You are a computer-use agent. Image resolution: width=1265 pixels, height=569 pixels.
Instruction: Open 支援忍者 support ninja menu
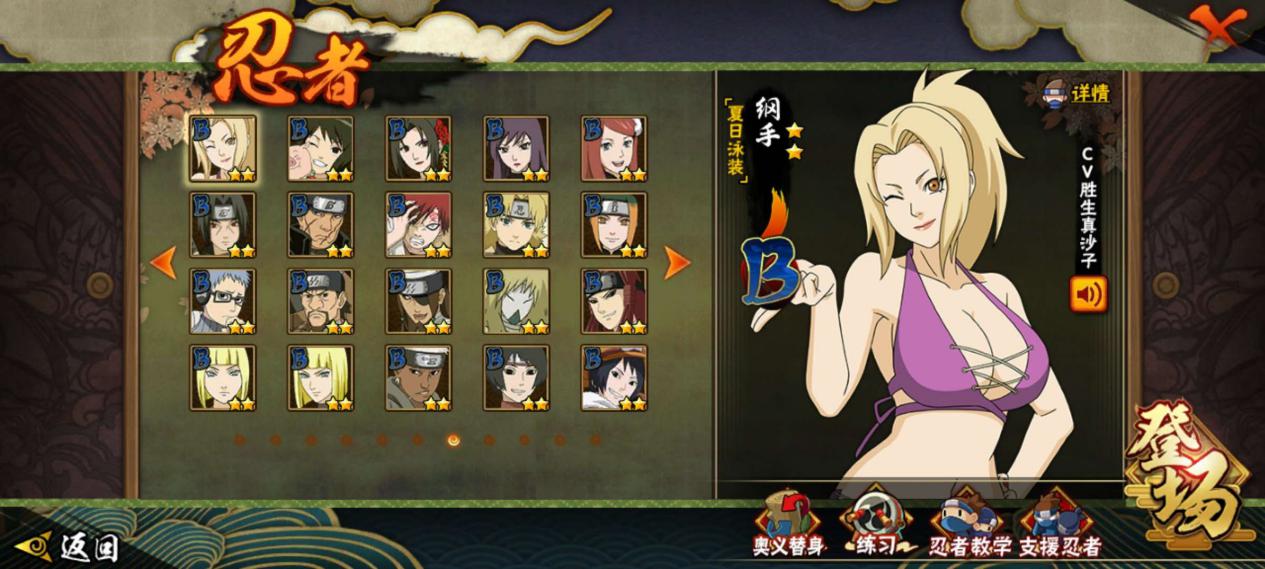click(1059, 522)
